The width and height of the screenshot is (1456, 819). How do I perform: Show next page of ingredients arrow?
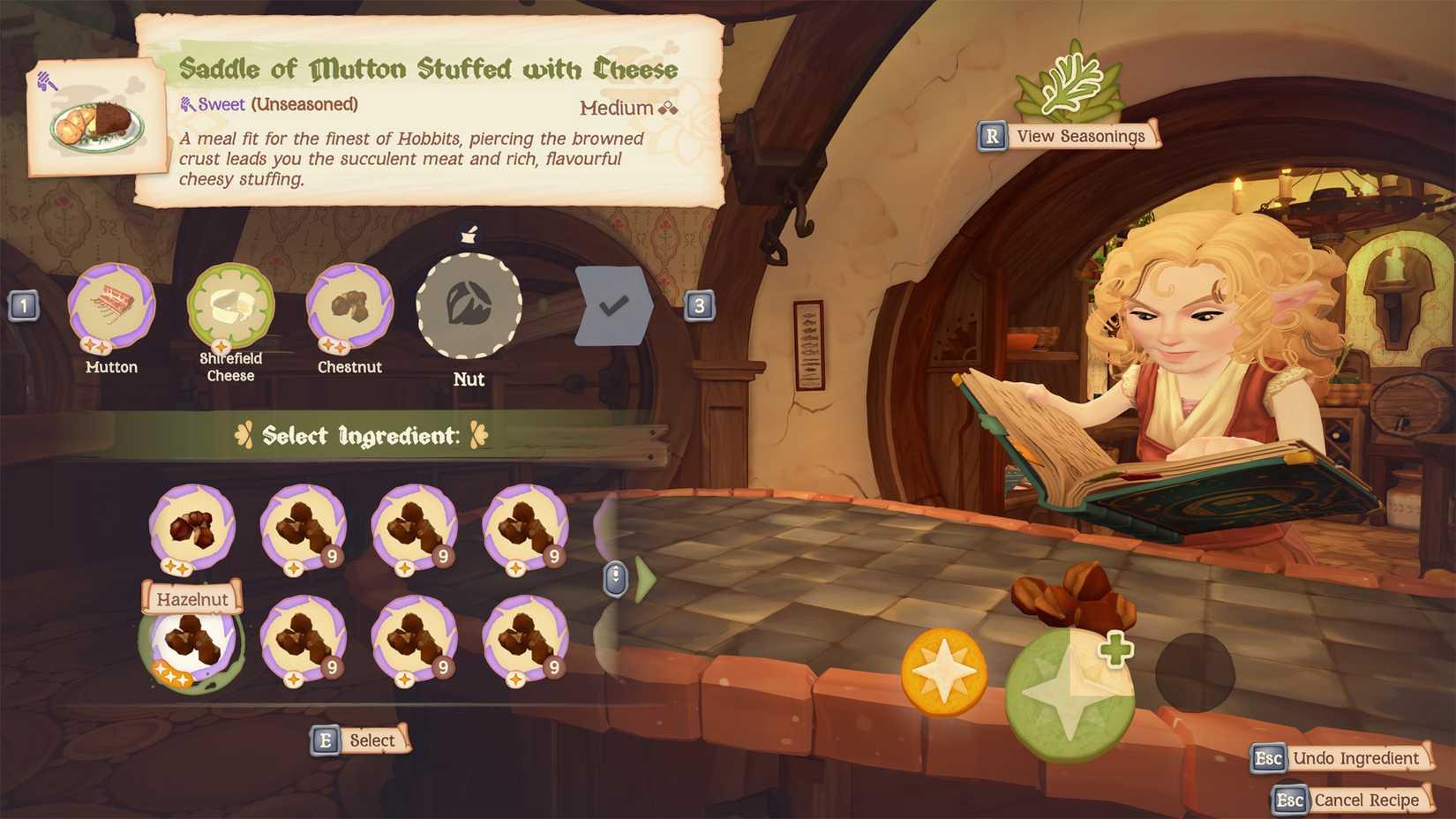coord(645,580)
